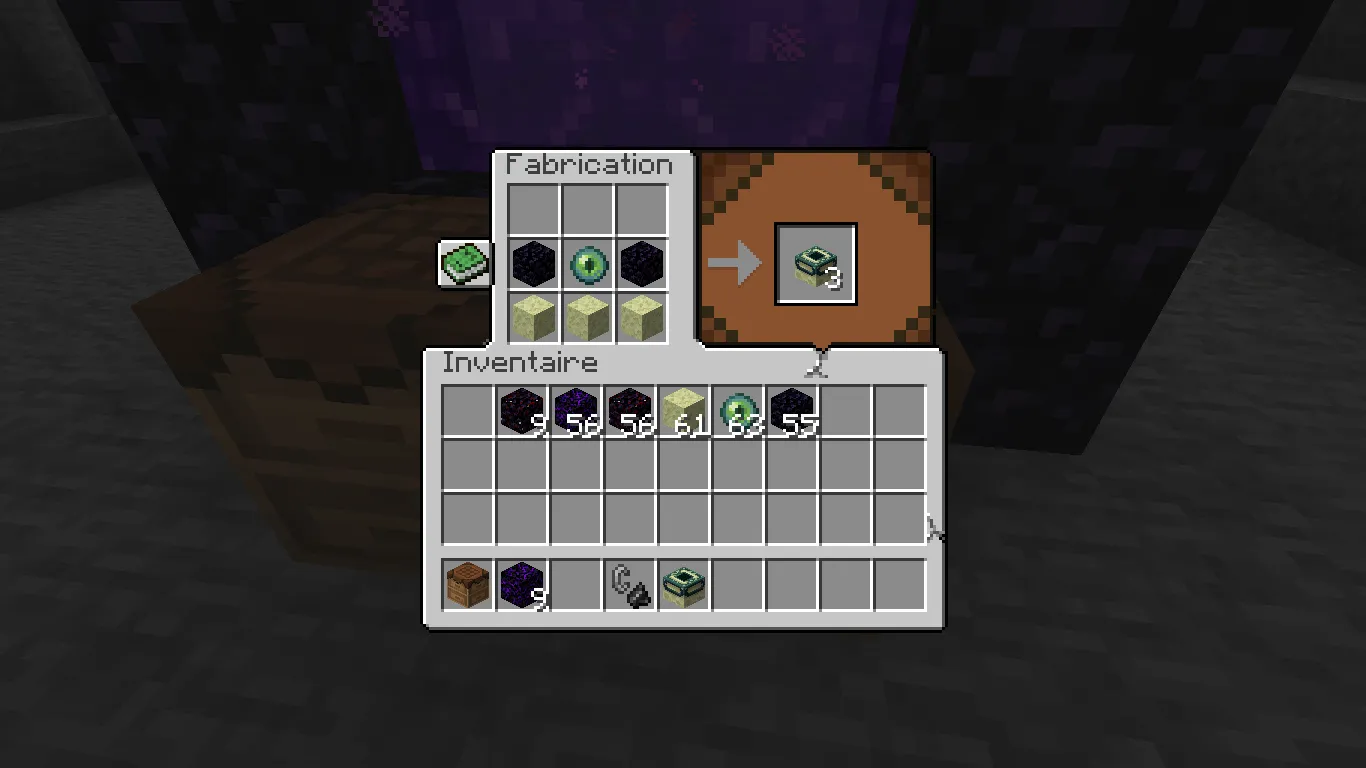This screenshot has width=1366, height=768.
Task: Click the empty top-left crafting slot
Action: tap(536, 211)
